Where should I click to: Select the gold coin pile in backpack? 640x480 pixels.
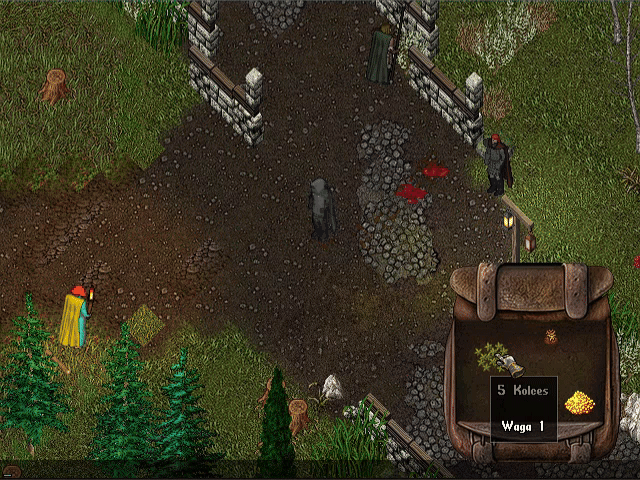click(x=579, y=402)
